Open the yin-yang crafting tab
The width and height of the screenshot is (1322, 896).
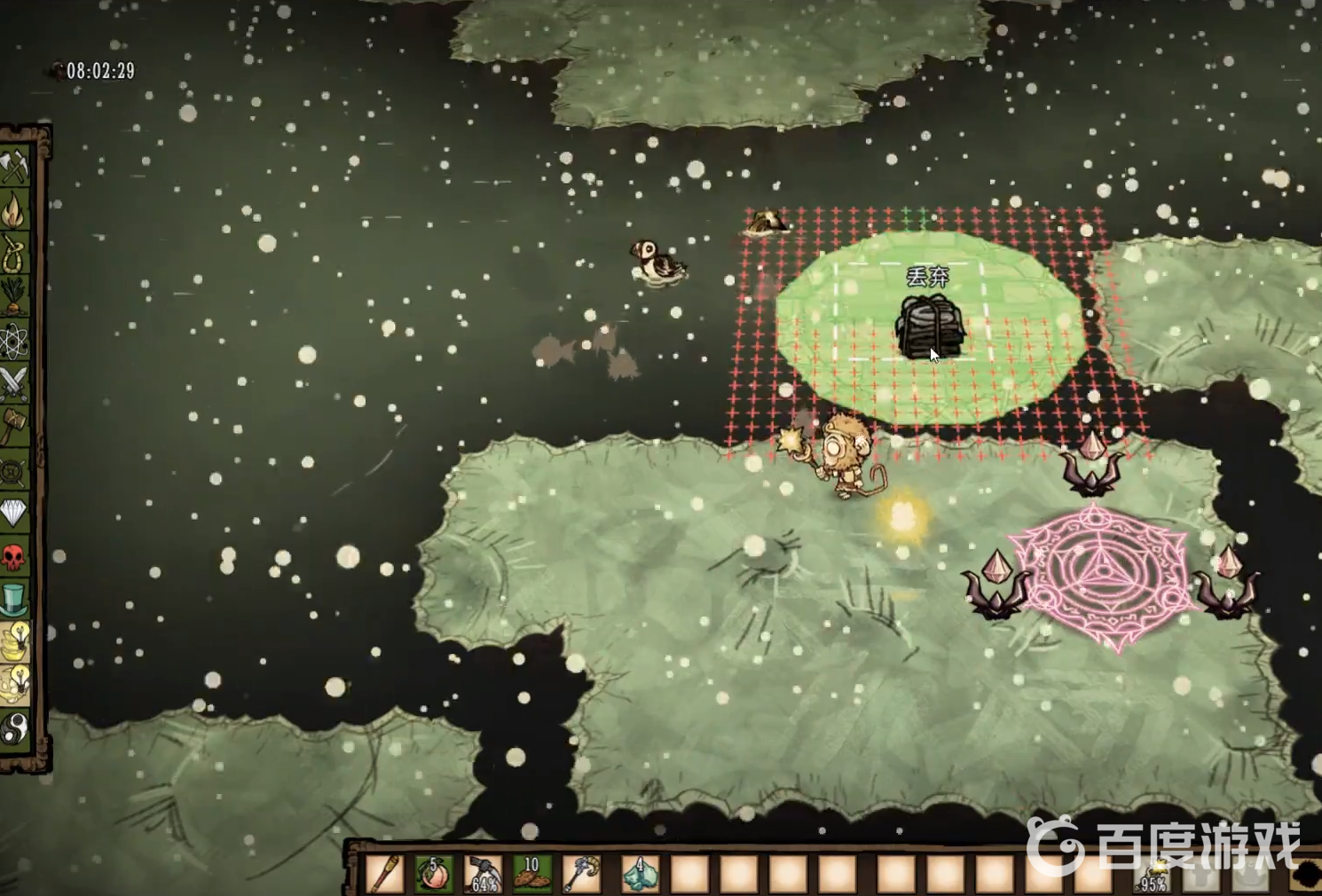pyautogui.click(x=15, y=728)
